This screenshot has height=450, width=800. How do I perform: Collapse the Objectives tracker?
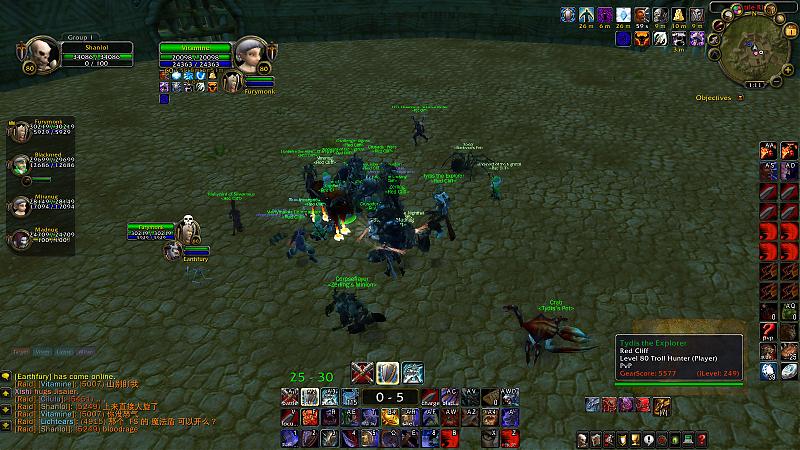point(741,98)
